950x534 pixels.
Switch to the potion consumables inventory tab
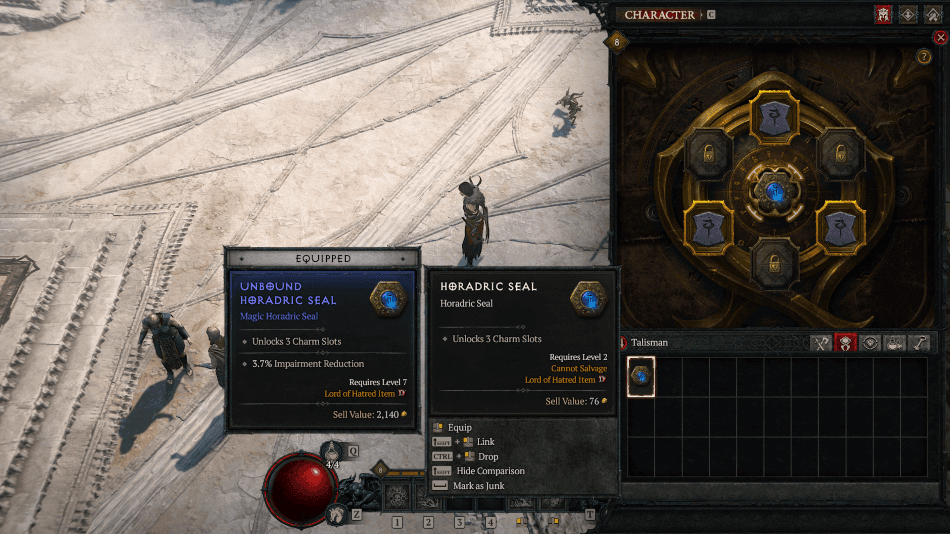pyautogui.click(x=894, y=343)
